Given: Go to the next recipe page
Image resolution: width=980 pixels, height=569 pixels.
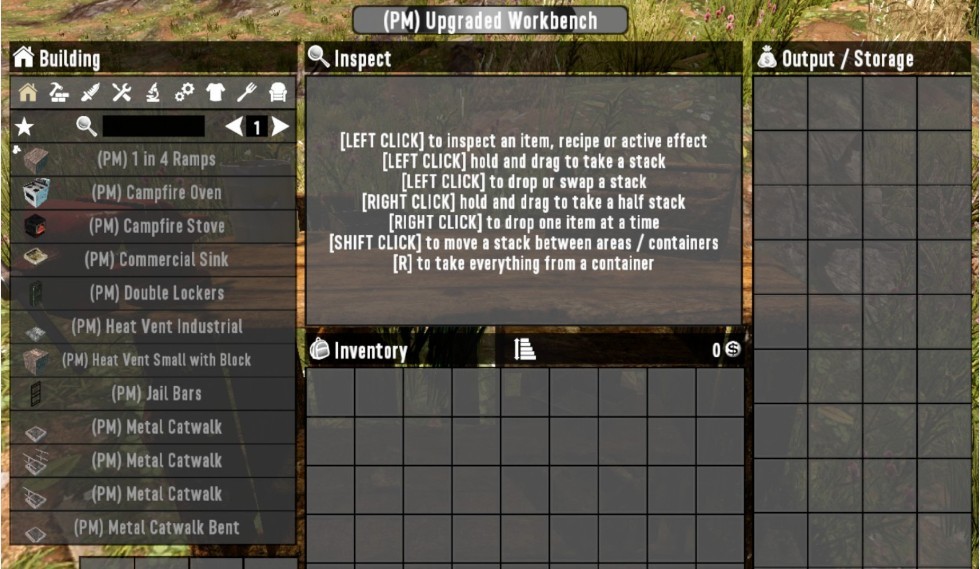Looking at the screenshot, I should [x=281, y=127].
